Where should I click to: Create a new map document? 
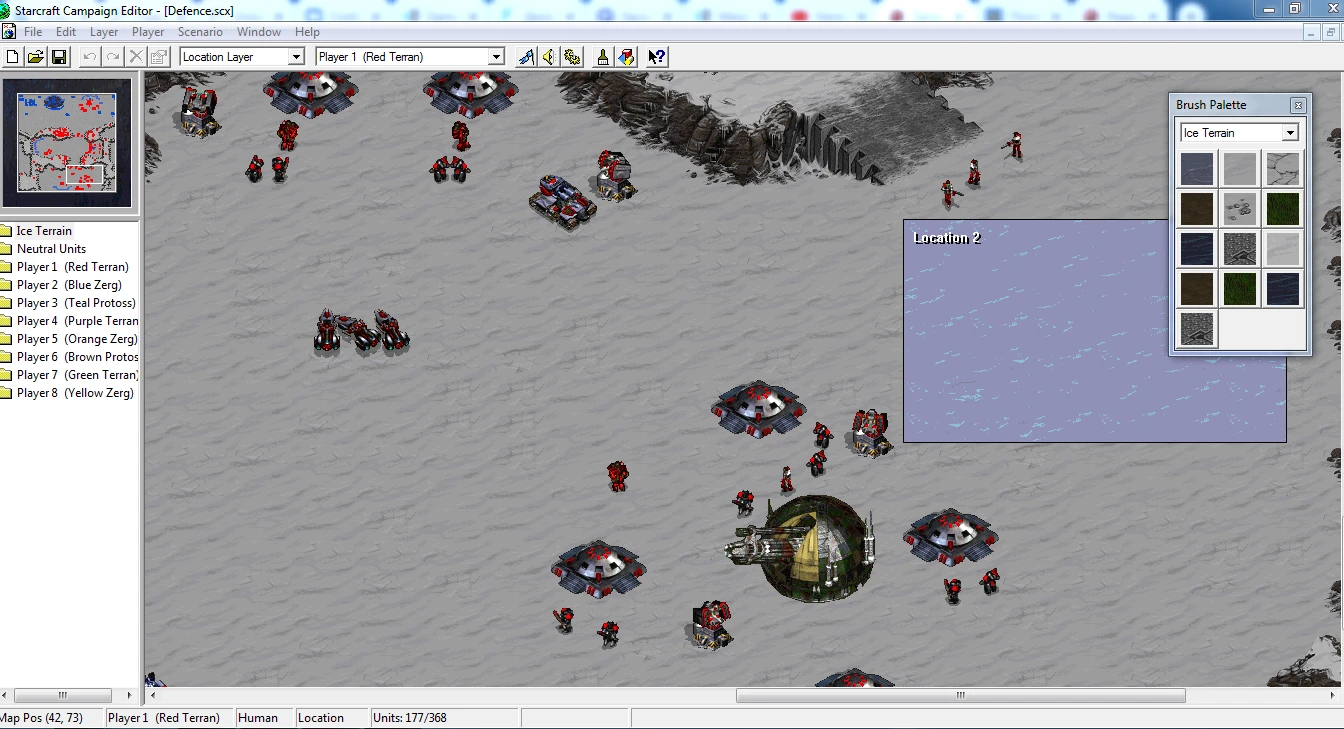[x=11, y=57]
